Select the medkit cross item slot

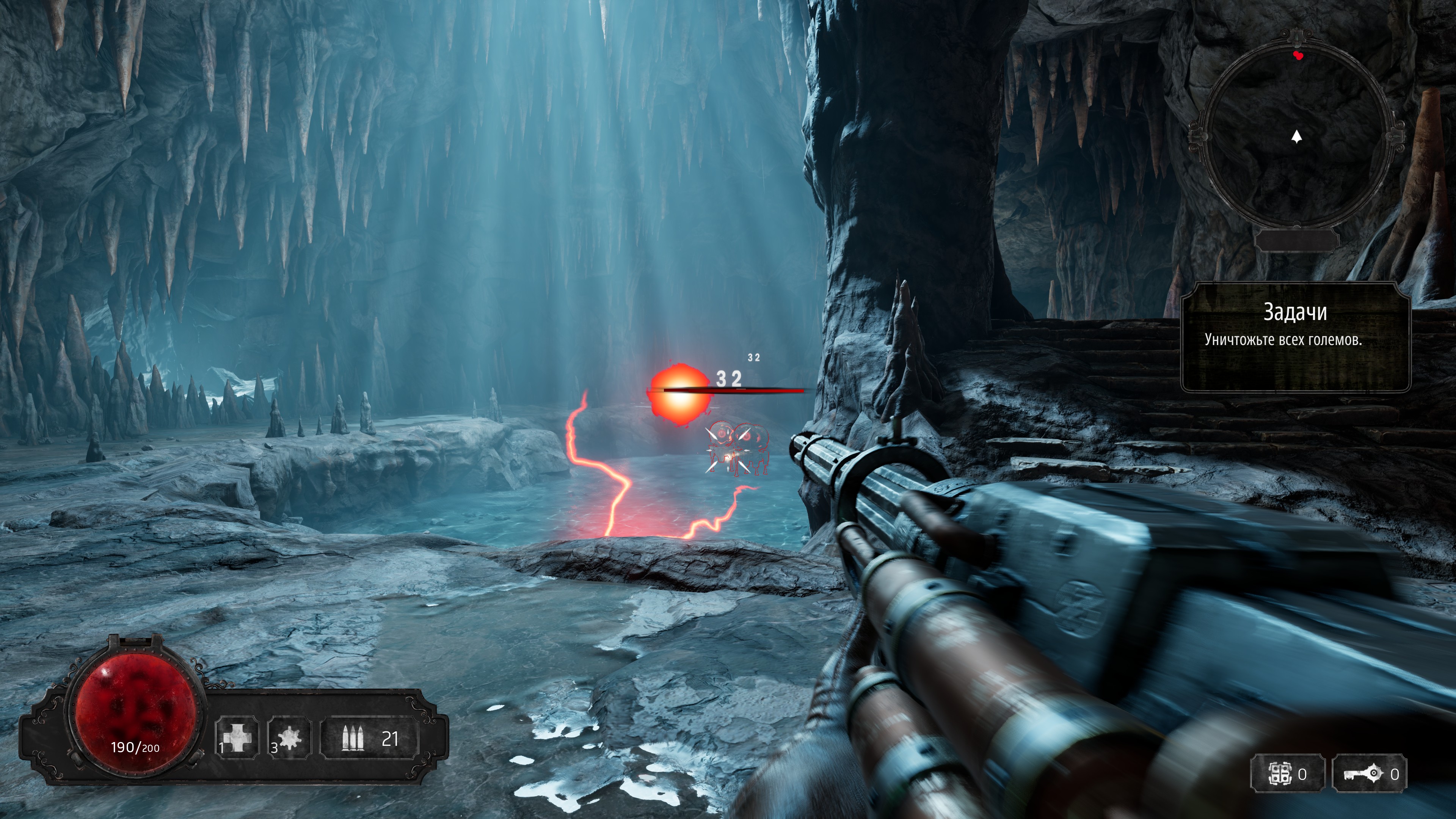click(237, 738)
